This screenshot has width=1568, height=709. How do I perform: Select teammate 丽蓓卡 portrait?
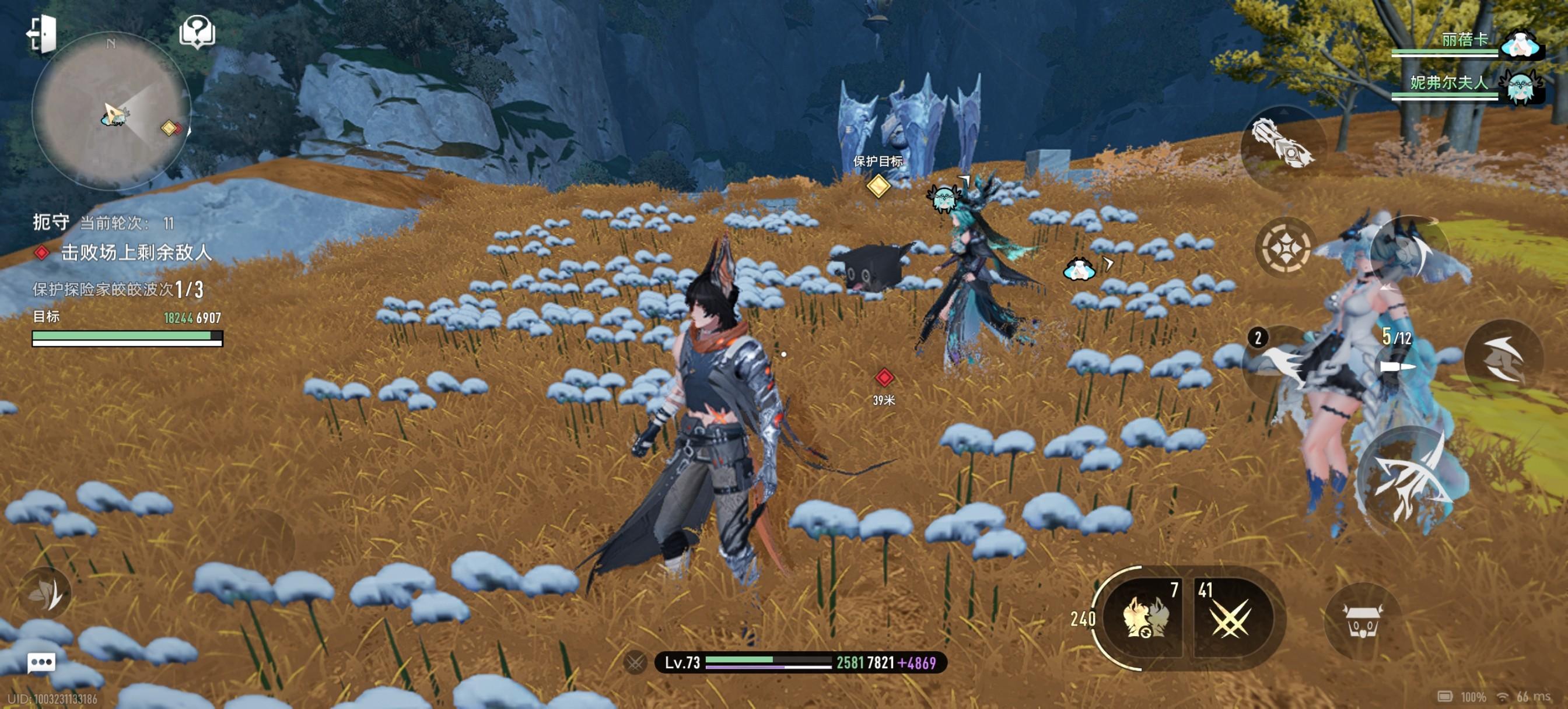click(1520, 44)
